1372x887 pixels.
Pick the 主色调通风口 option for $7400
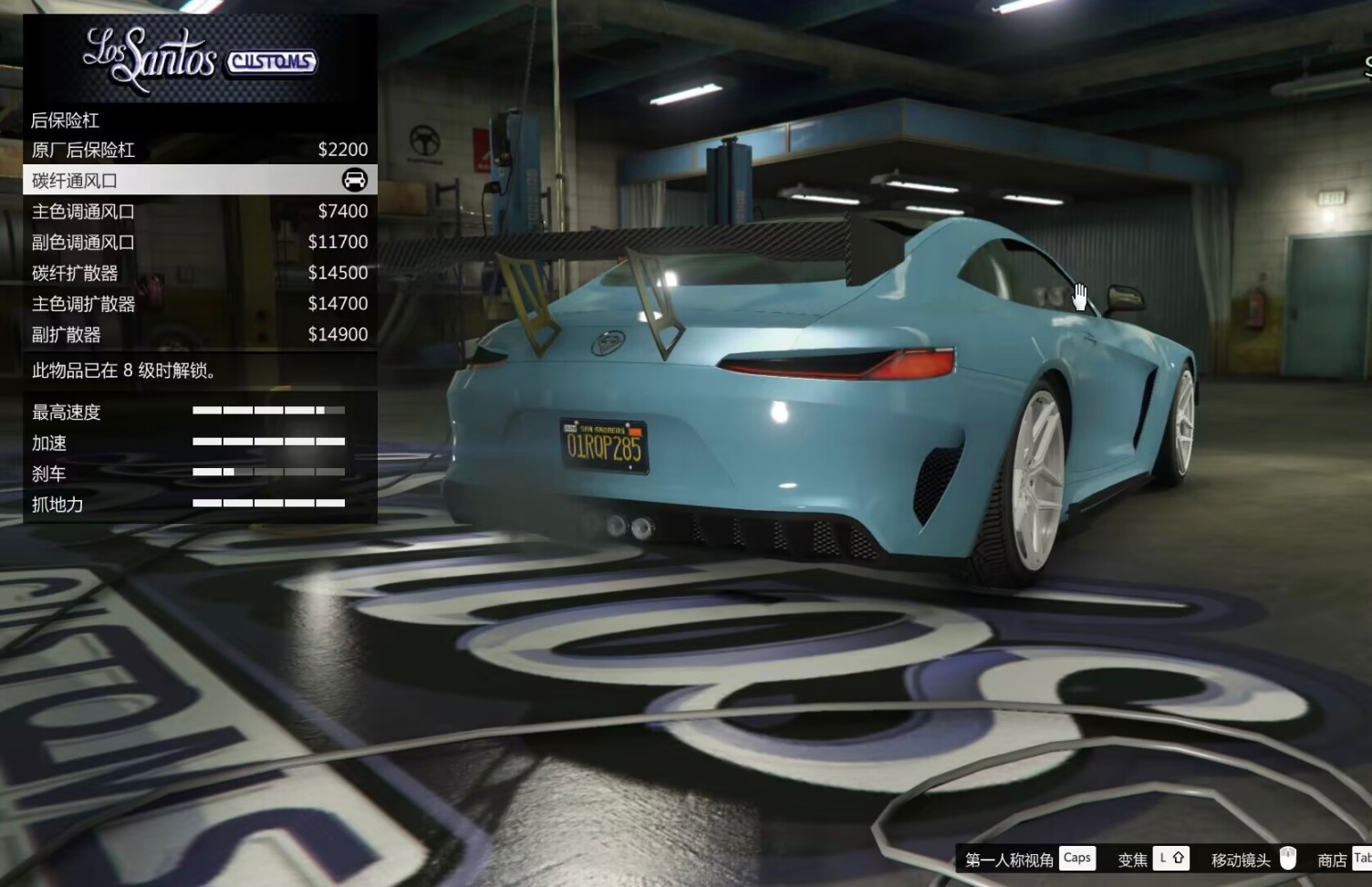(199, 212)
